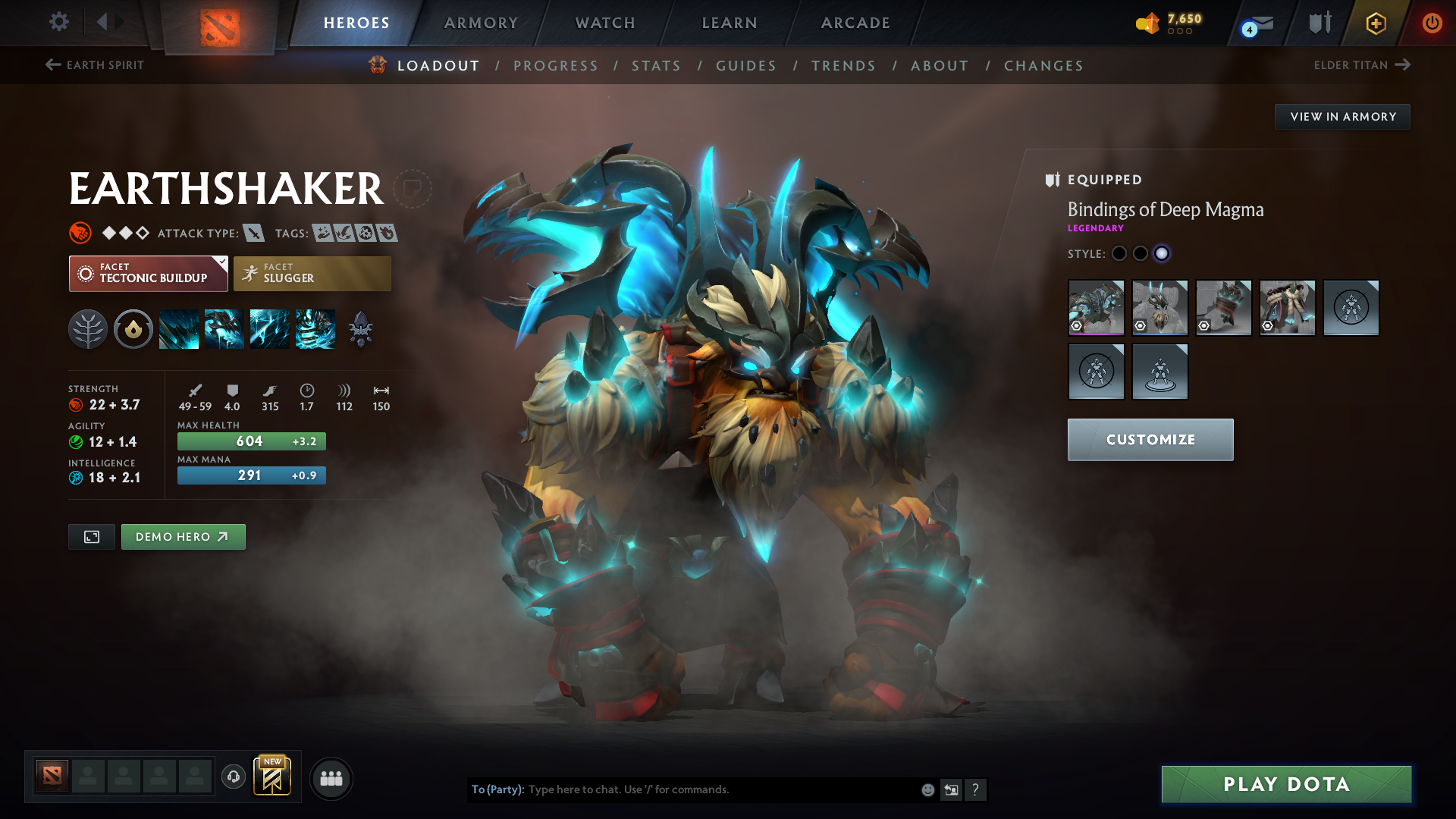Expand the Tectonic Buildup facet dropdown
Image resolution: width=1456 pixels, height=819 pixels.
[148, 273]
